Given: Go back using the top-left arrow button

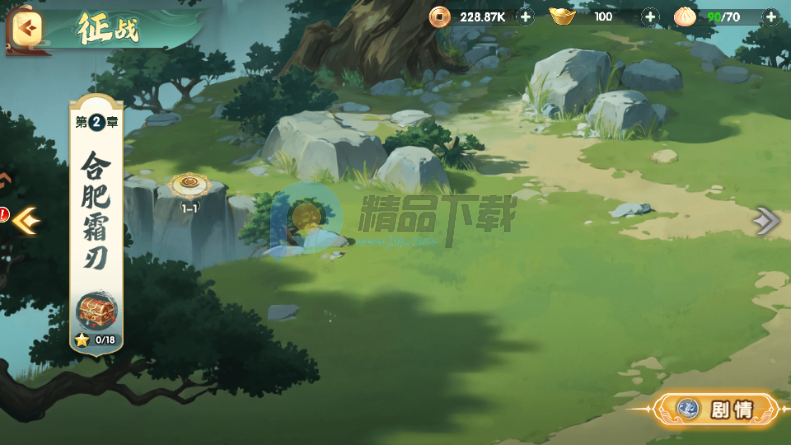Looking at the screenshot, I should pyautogui.click(x=28, y=28).
